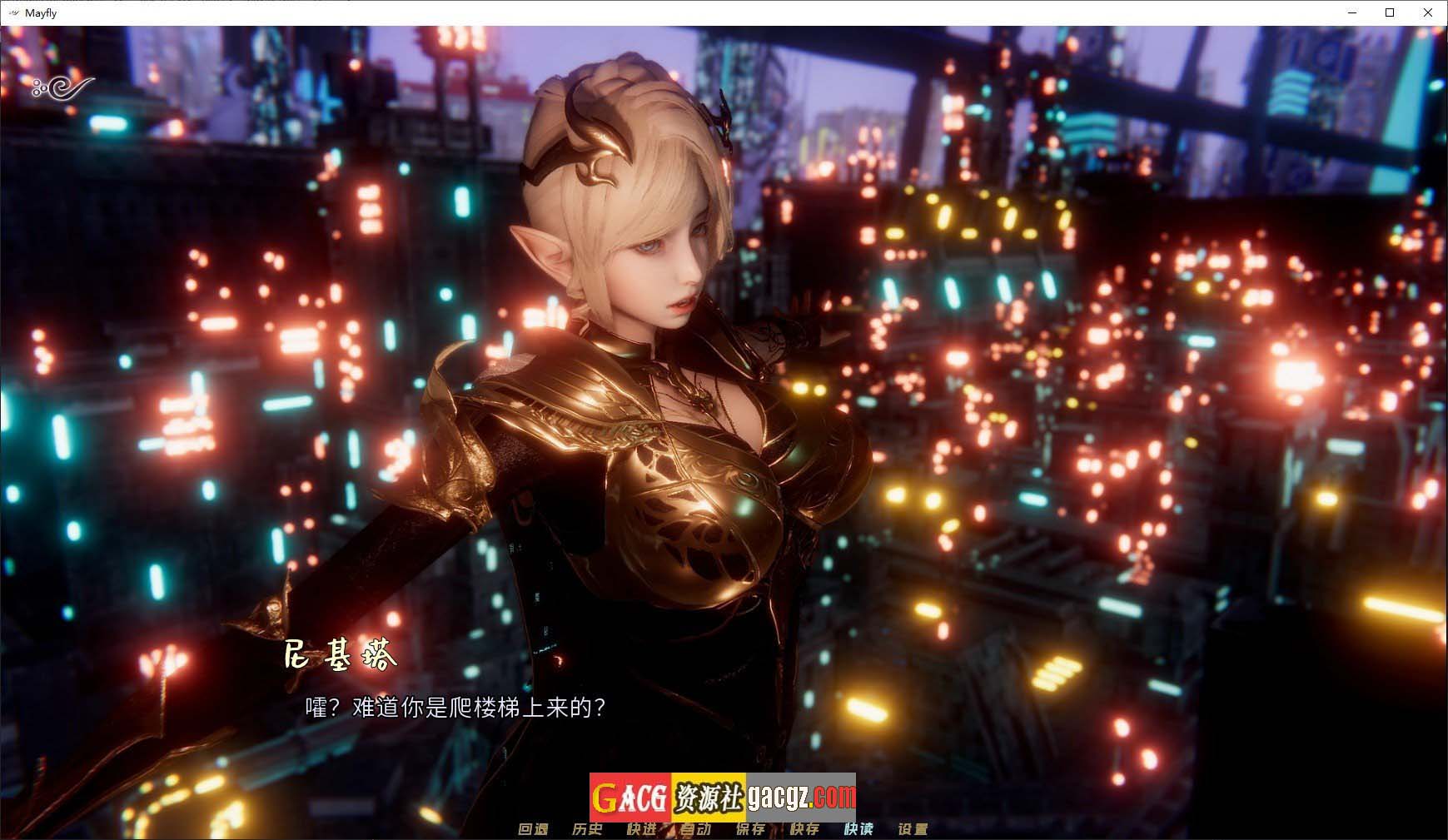Open the 历史 dialogue history
Image resolution: width=1448 pixels, height=840 pixels.
pyautogui.click(x=587, y=829)
